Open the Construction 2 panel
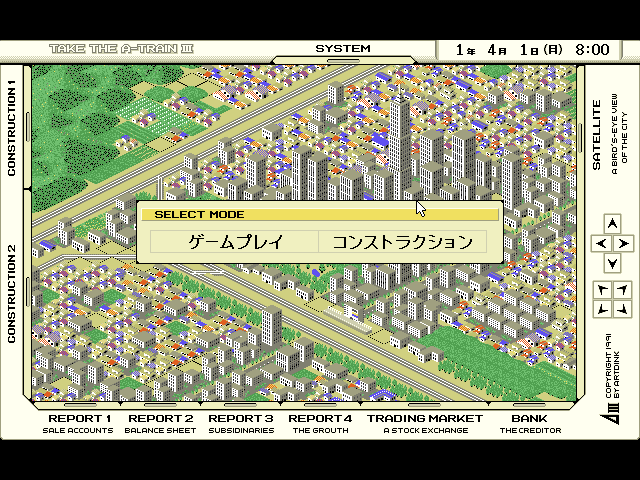 click(14, 294)
